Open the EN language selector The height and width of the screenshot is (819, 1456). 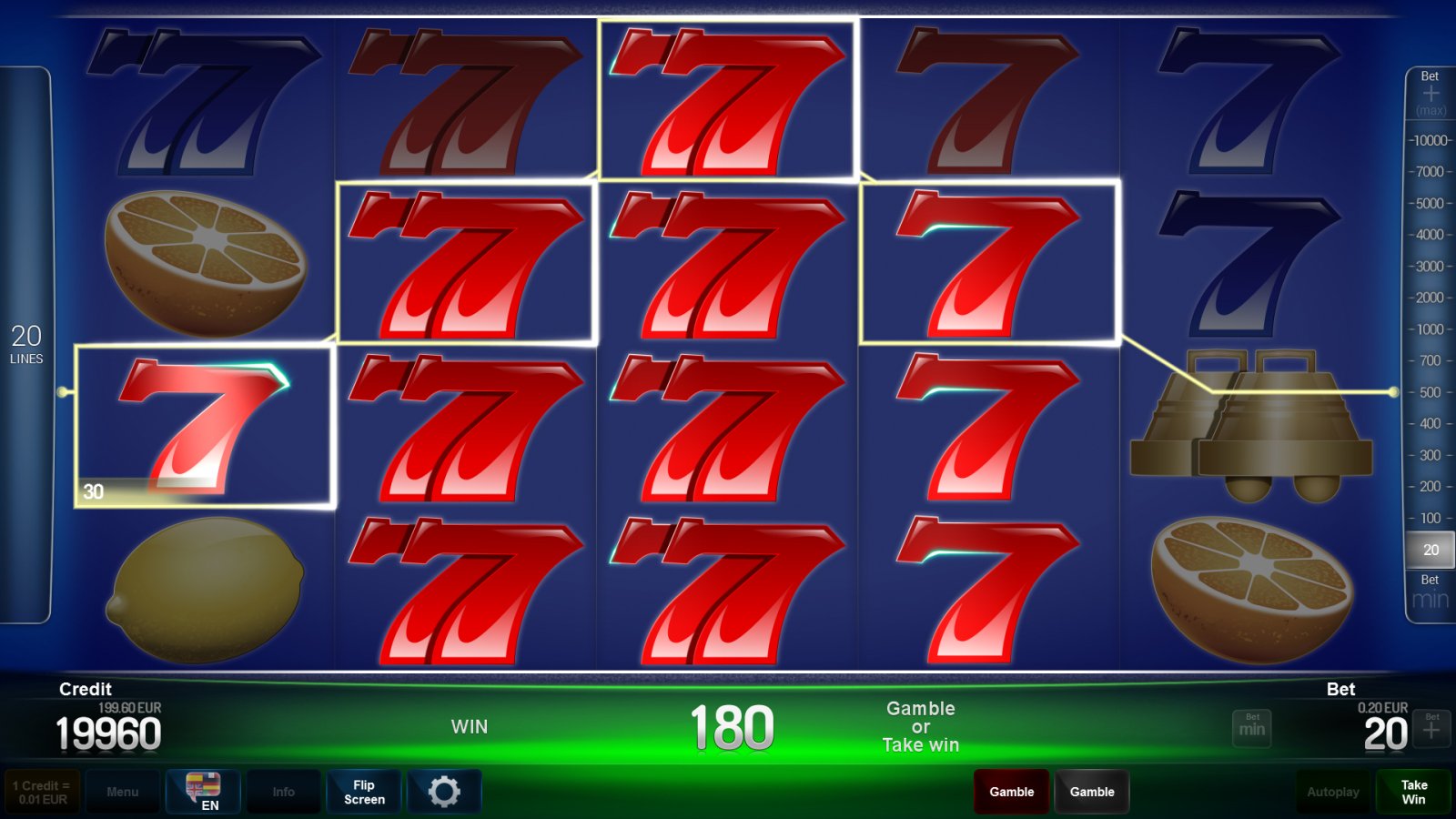(204, 791)
